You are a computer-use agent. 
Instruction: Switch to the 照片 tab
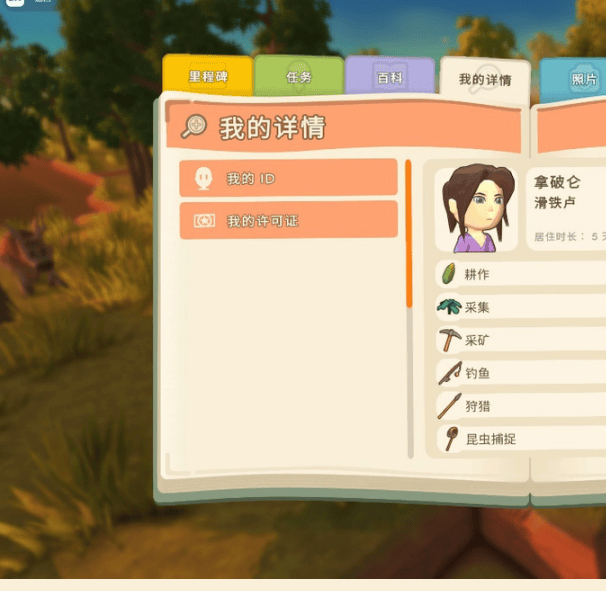click(x=577, y=79)
